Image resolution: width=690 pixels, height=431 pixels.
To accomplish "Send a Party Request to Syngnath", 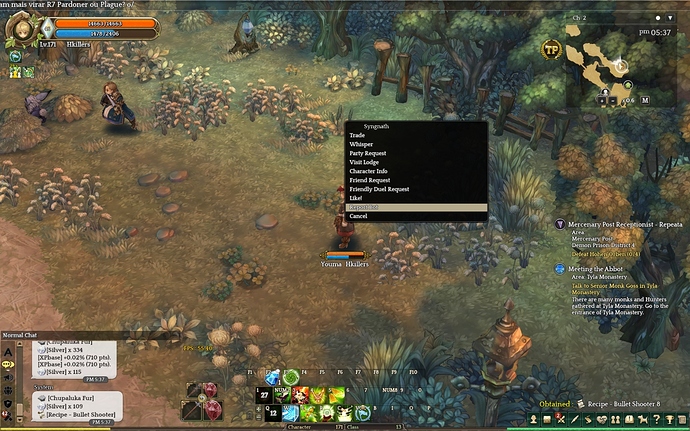I will [x=368, y=153].
